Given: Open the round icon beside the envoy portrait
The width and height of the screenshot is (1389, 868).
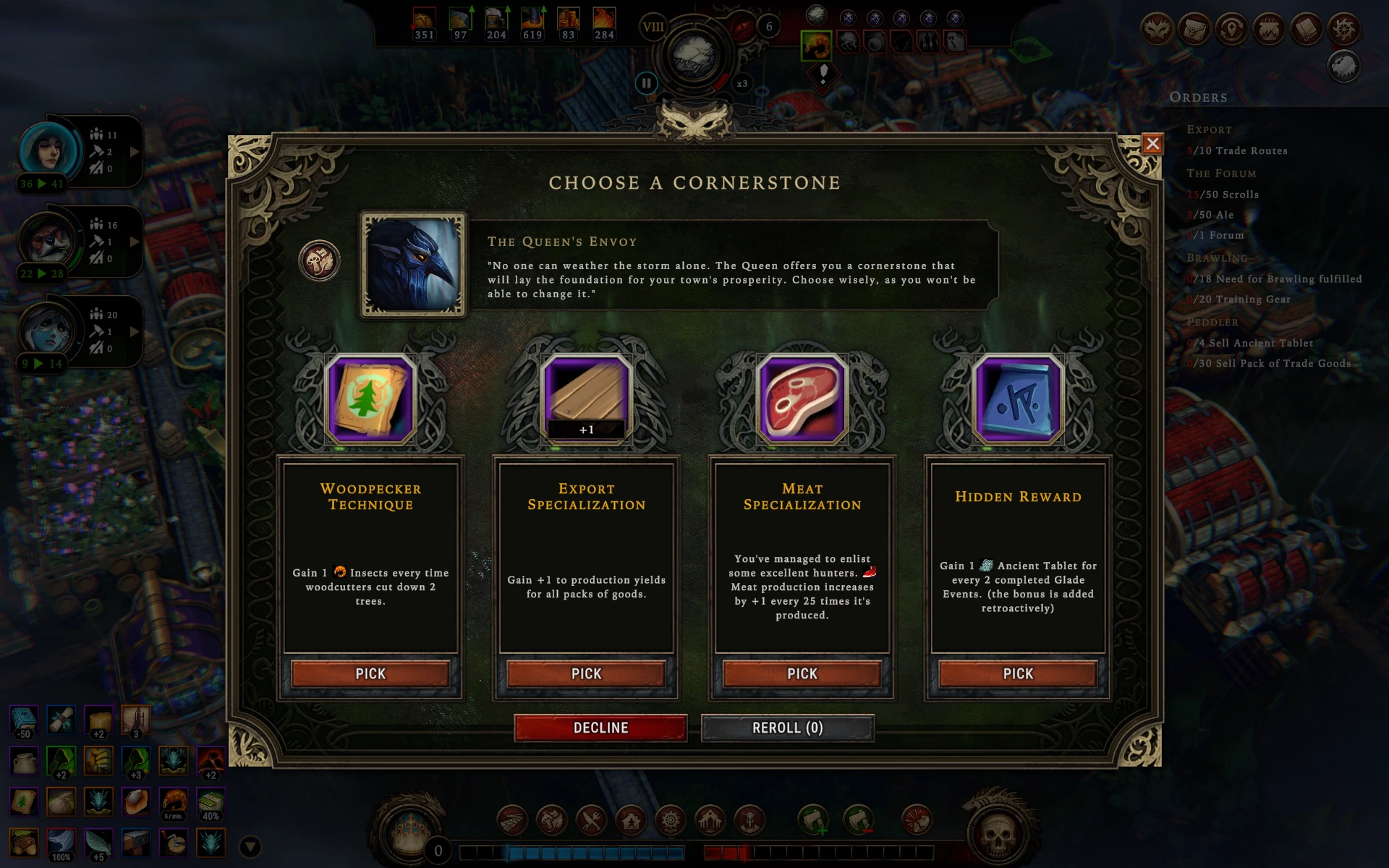Looking at the screenshot, I should (319, 260).
